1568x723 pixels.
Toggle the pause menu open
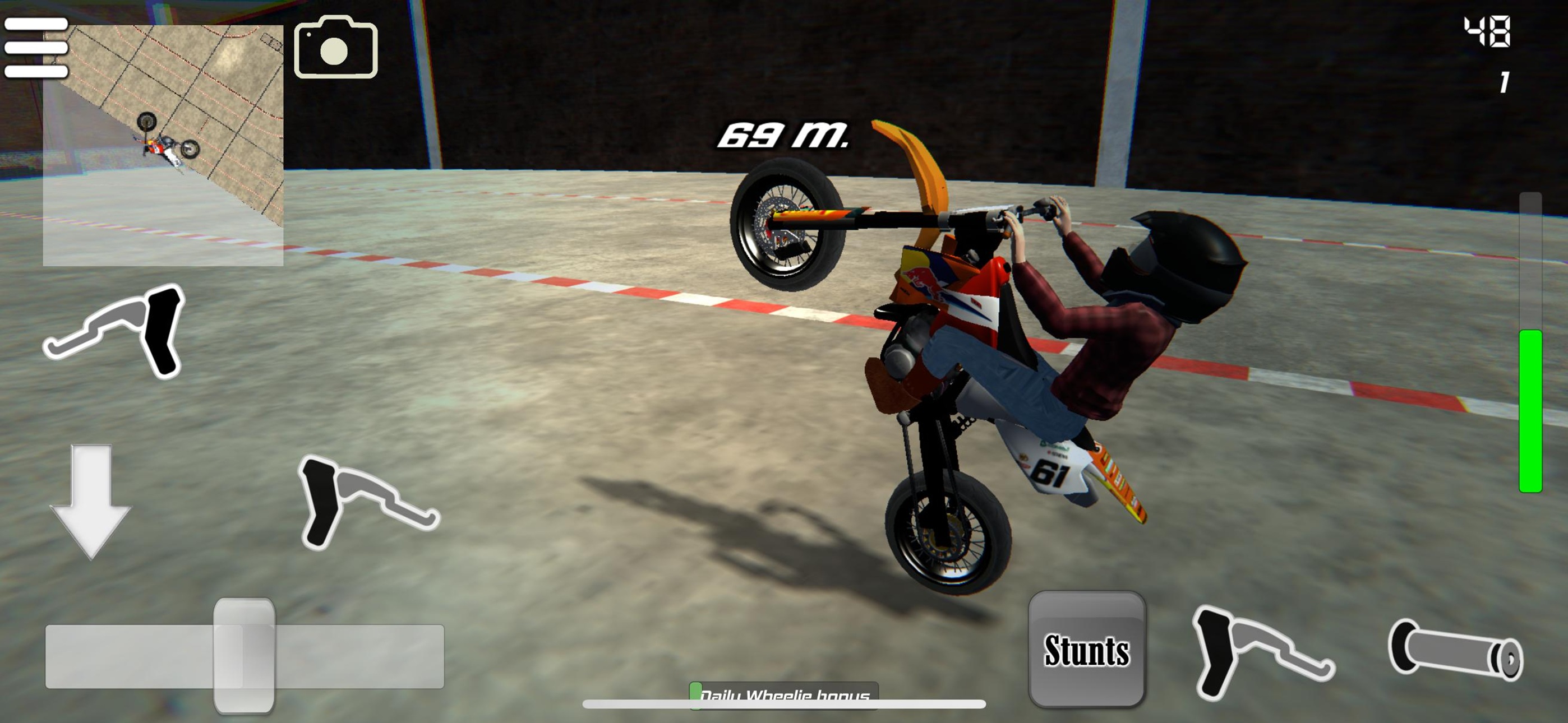point(35,49)
